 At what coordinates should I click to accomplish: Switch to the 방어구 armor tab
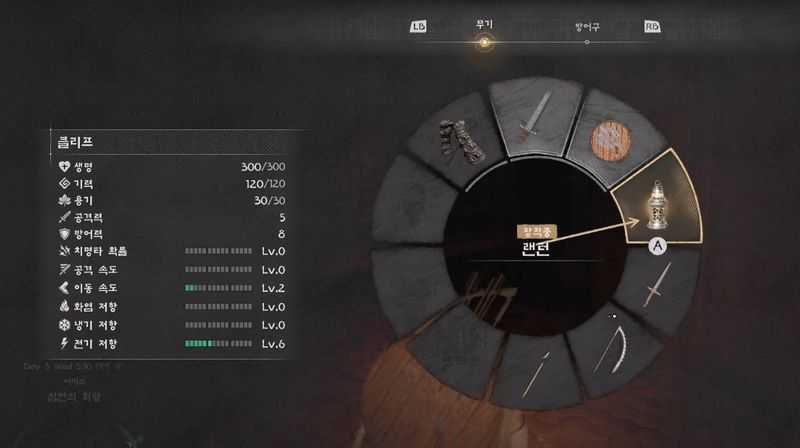point(587,27)
